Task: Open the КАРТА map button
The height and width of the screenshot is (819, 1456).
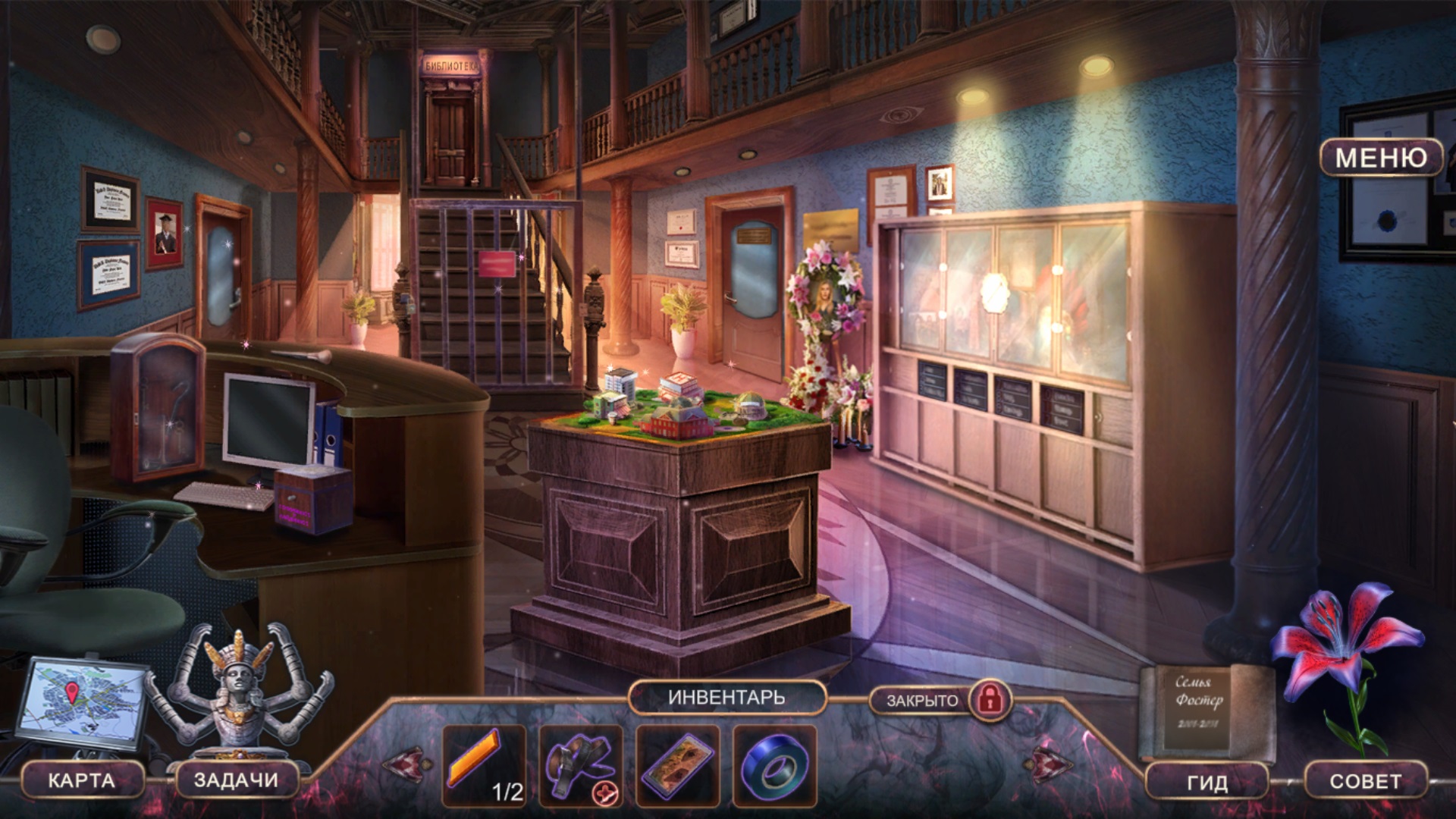Action: point(82,780)
